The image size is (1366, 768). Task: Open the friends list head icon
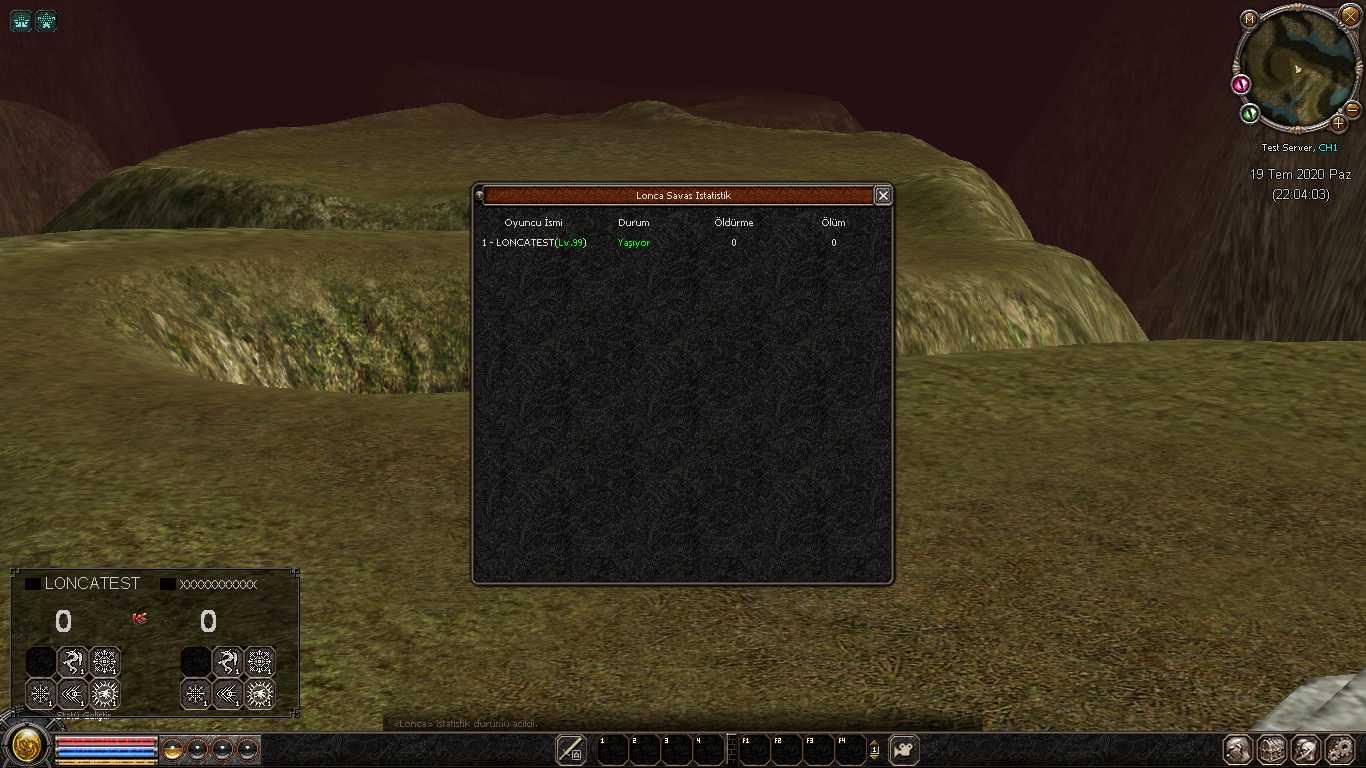pyautogui.click(x=1305, y=749)
